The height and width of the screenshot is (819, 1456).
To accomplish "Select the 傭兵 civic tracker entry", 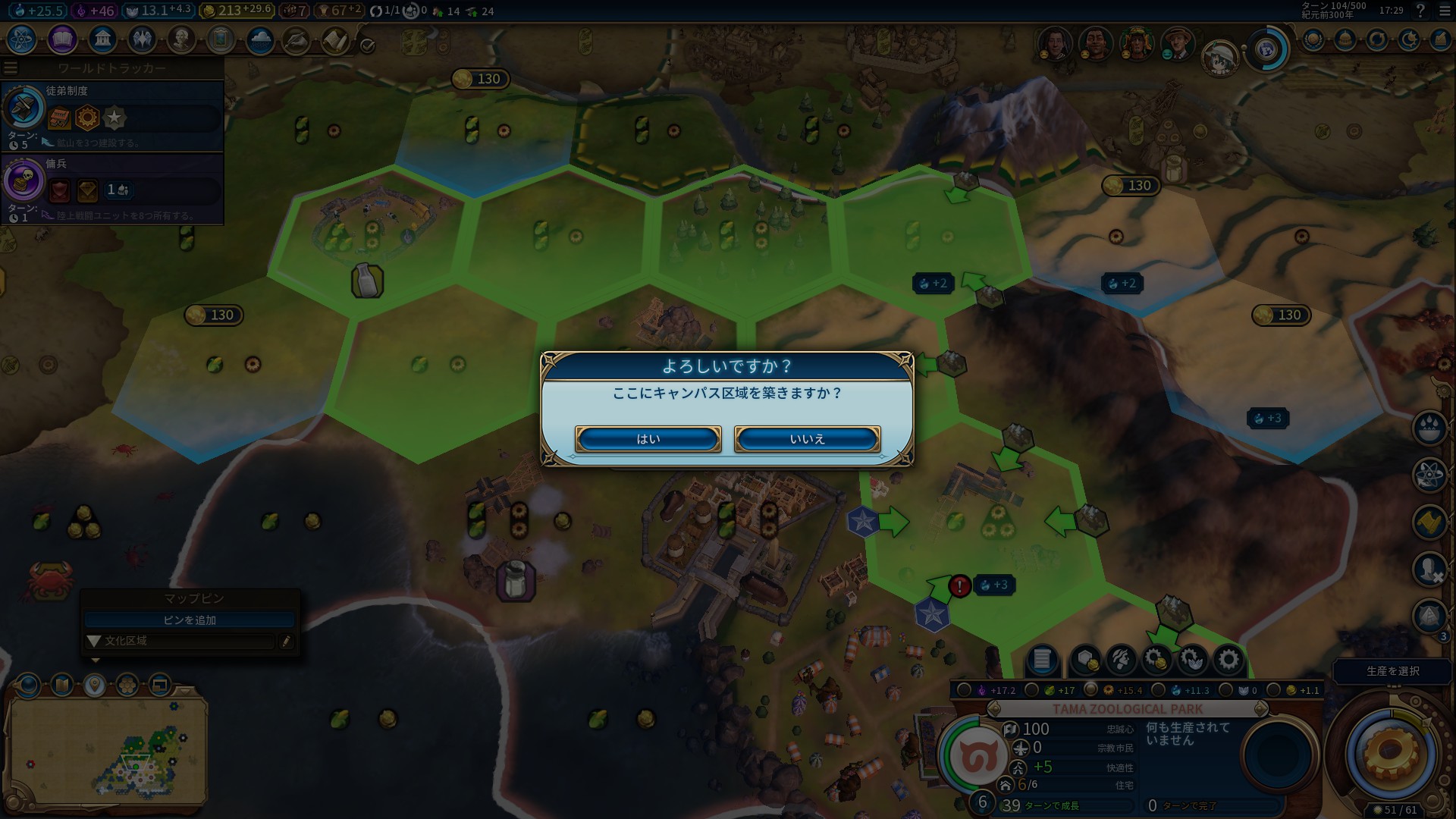I will pyautogui.click(x=112, y=188).
